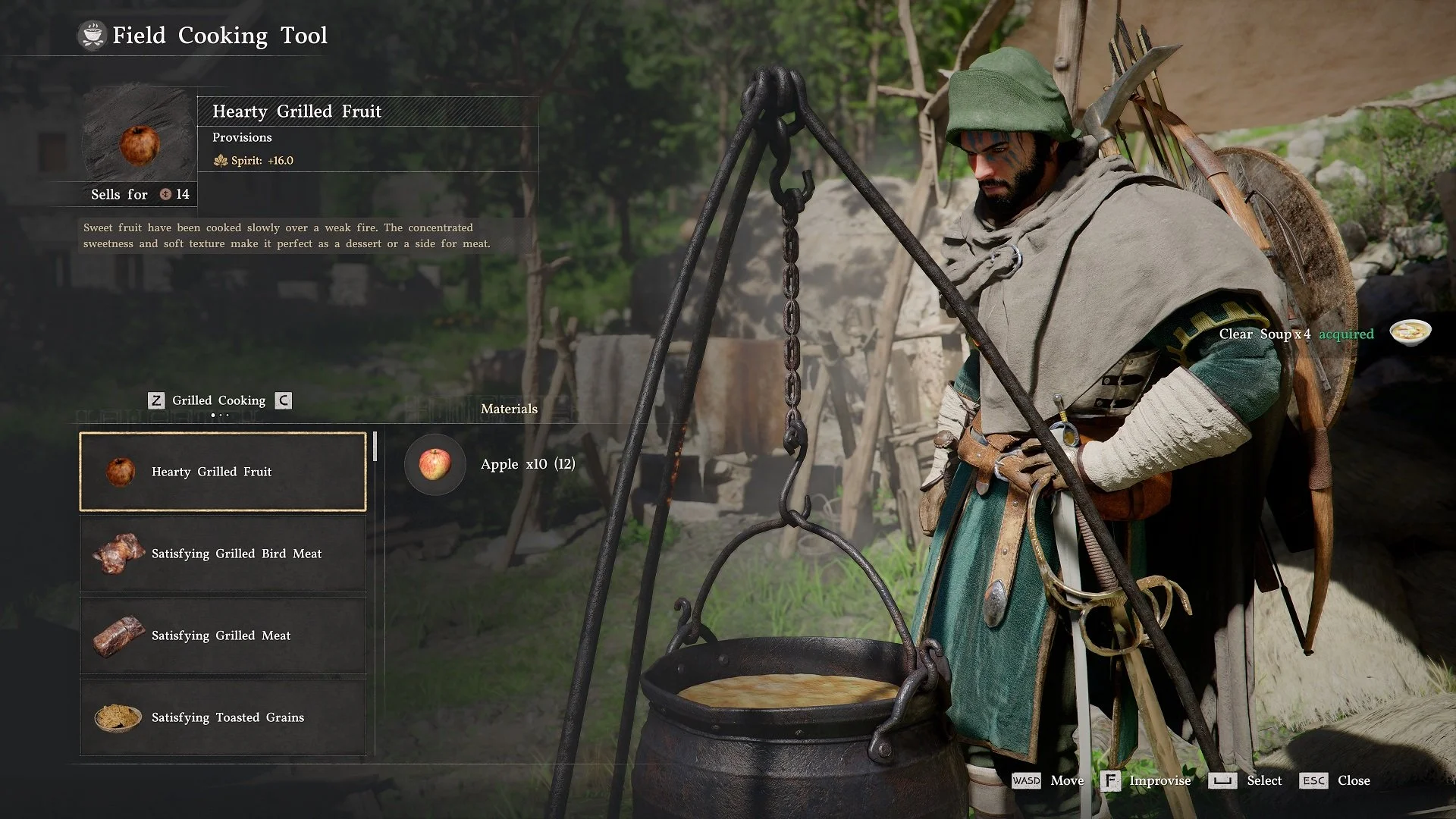The image size is (1456, 819).
Task: Click the Hearty Grilled Fruit preview image
Action: pyautogui.click(x=140, y=143)
